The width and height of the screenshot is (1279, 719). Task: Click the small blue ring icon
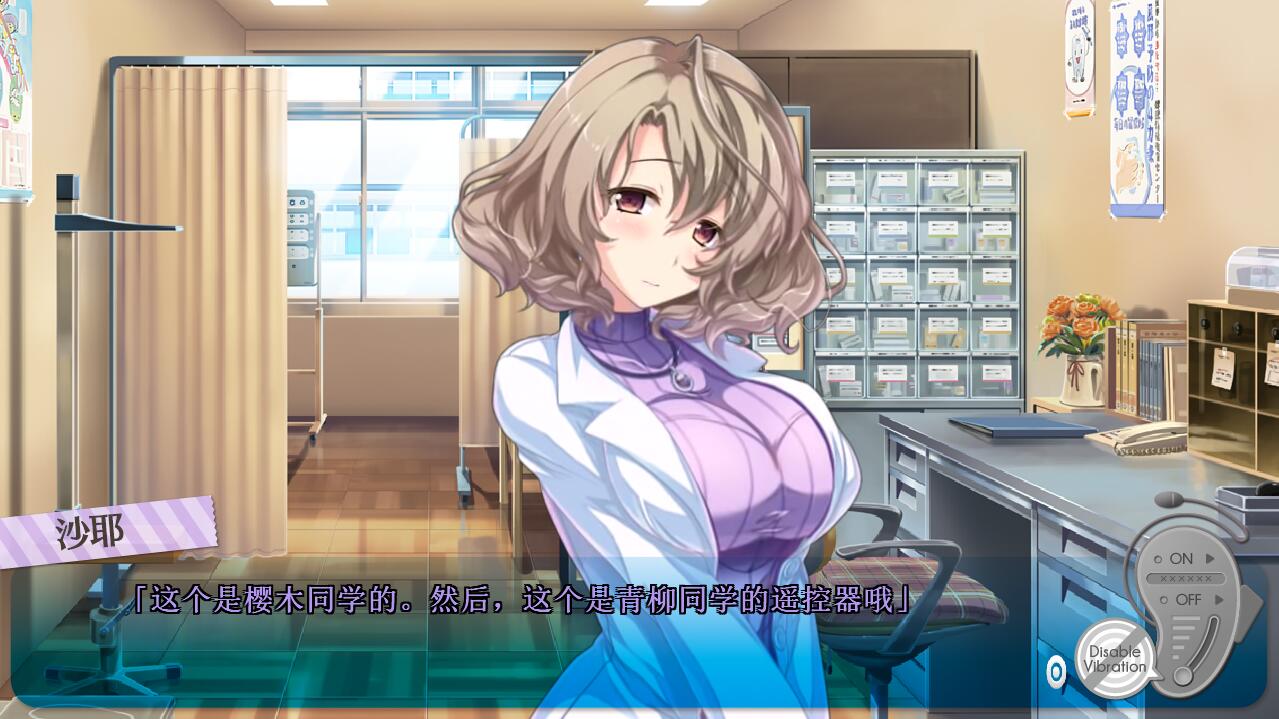(1055, 671)
